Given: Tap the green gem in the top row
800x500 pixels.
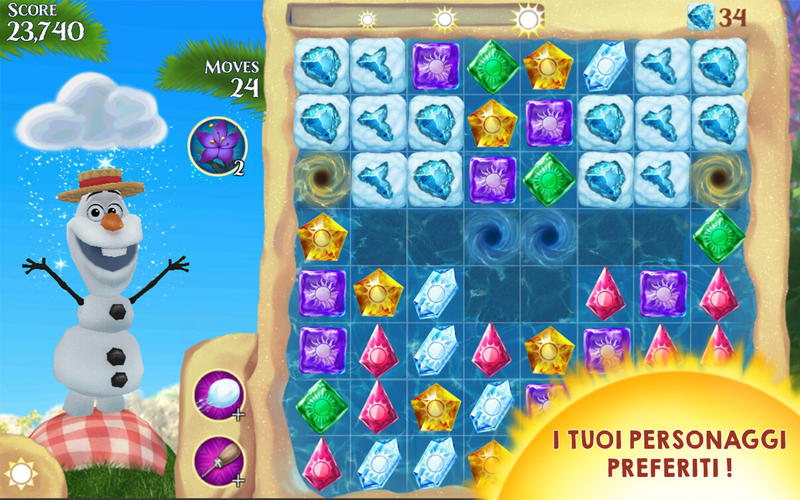Looking at the screenshot, I should tap(493, 66).
